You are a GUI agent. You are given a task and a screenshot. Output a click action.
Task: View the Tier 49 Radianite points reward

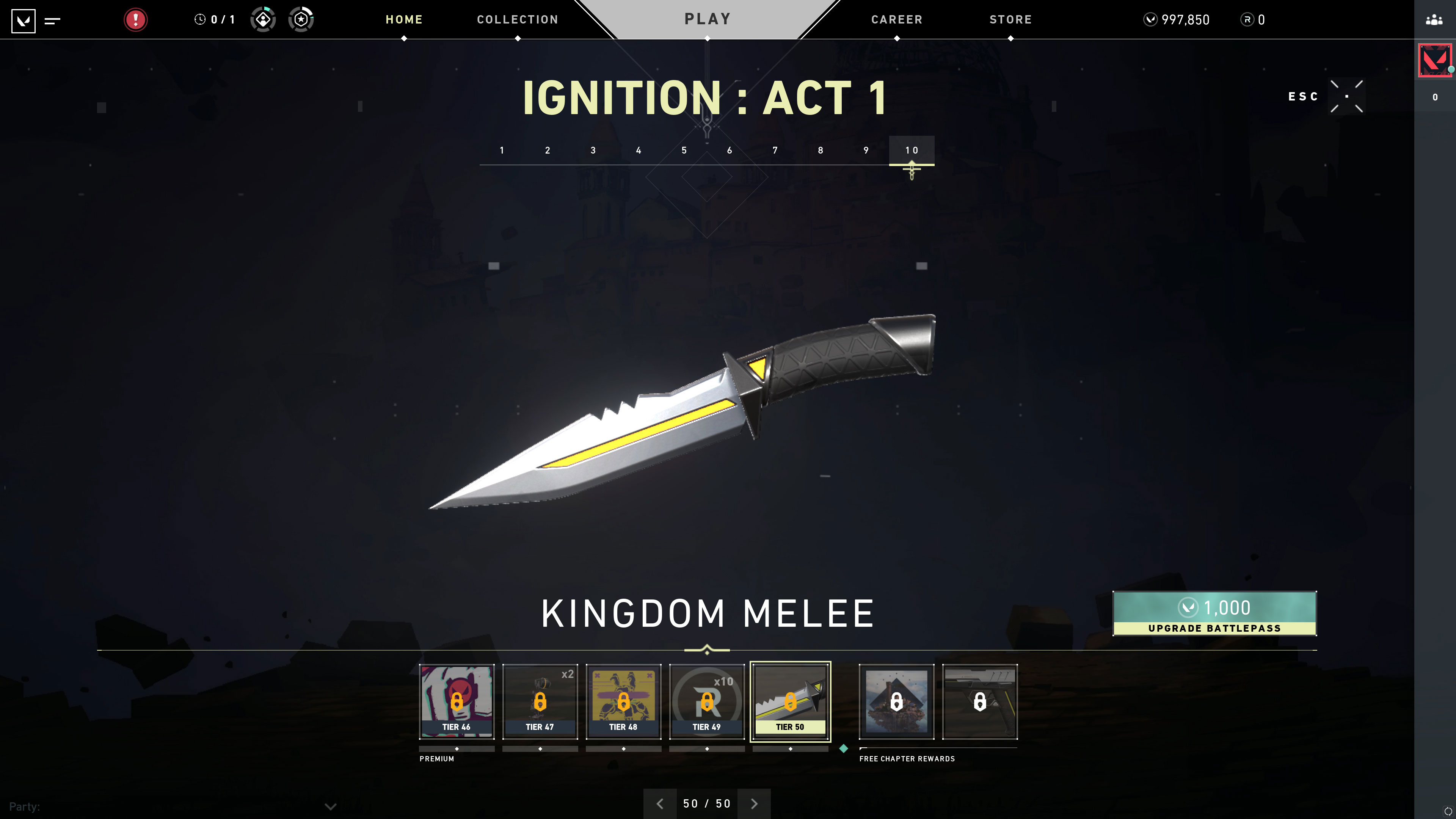pos(706,701)
